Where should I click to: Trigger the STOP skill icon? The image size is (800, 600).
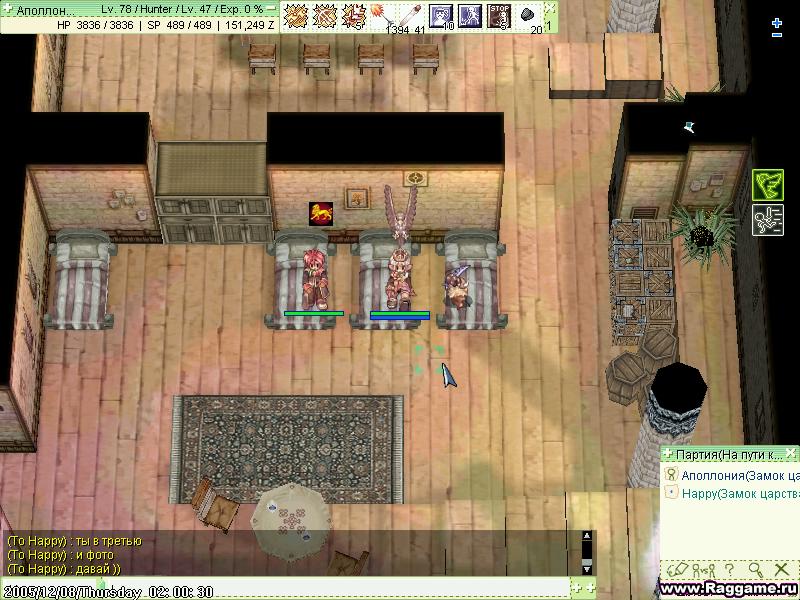pos(500,15)
